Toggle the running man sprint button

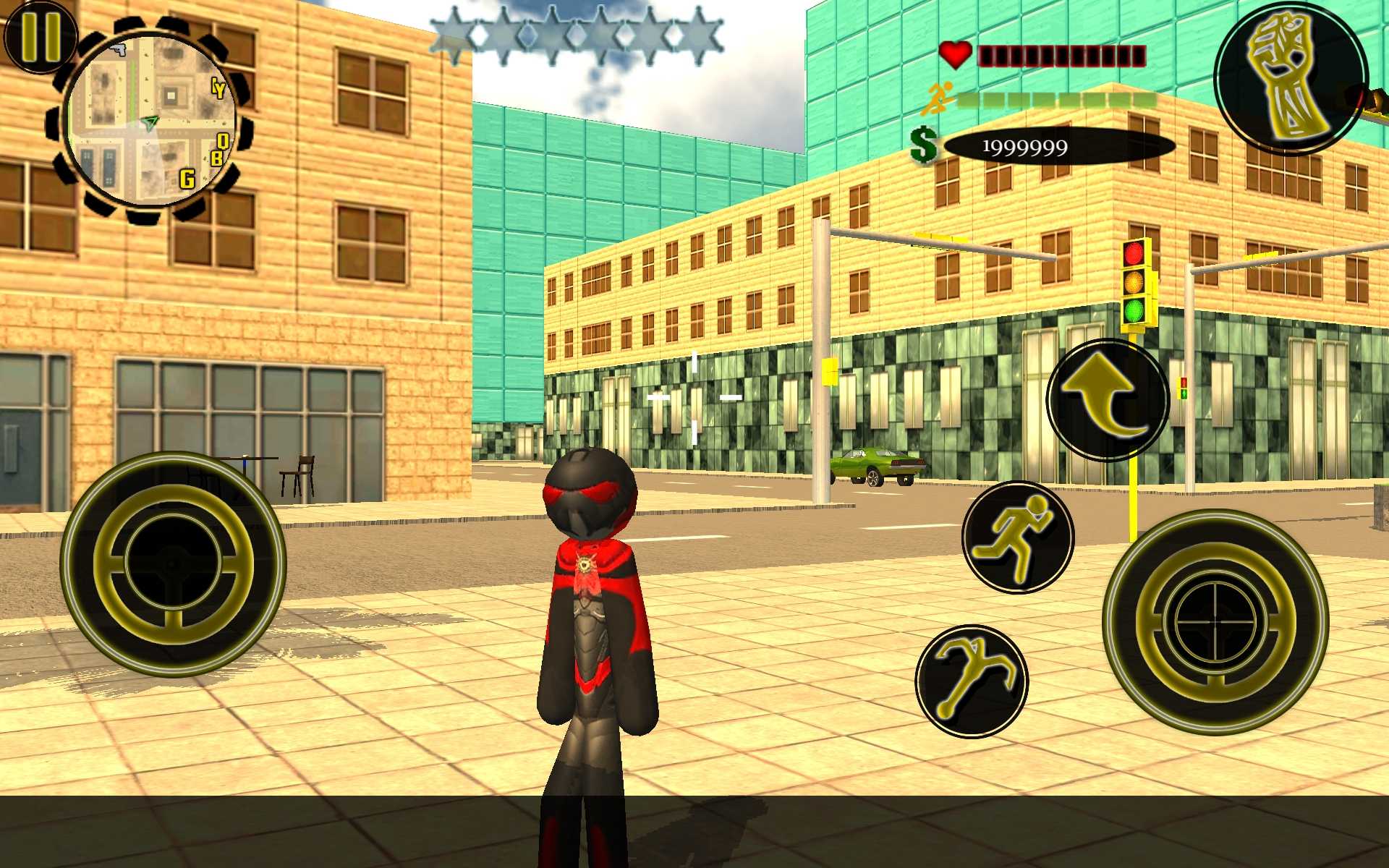(x=1017, y=537)
